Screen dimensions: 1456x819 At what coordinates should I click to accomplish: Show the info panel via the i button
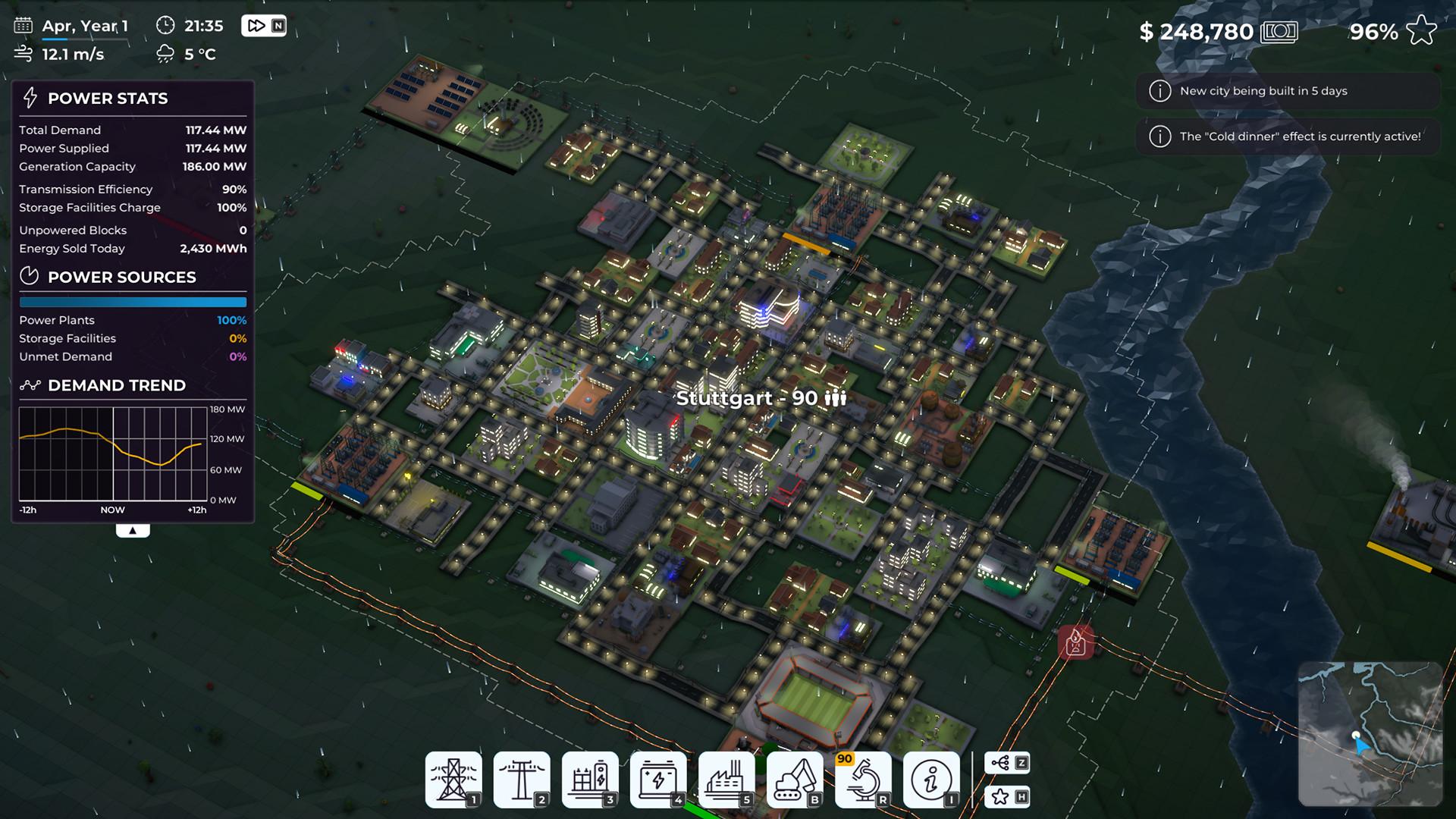coord(931,779)
